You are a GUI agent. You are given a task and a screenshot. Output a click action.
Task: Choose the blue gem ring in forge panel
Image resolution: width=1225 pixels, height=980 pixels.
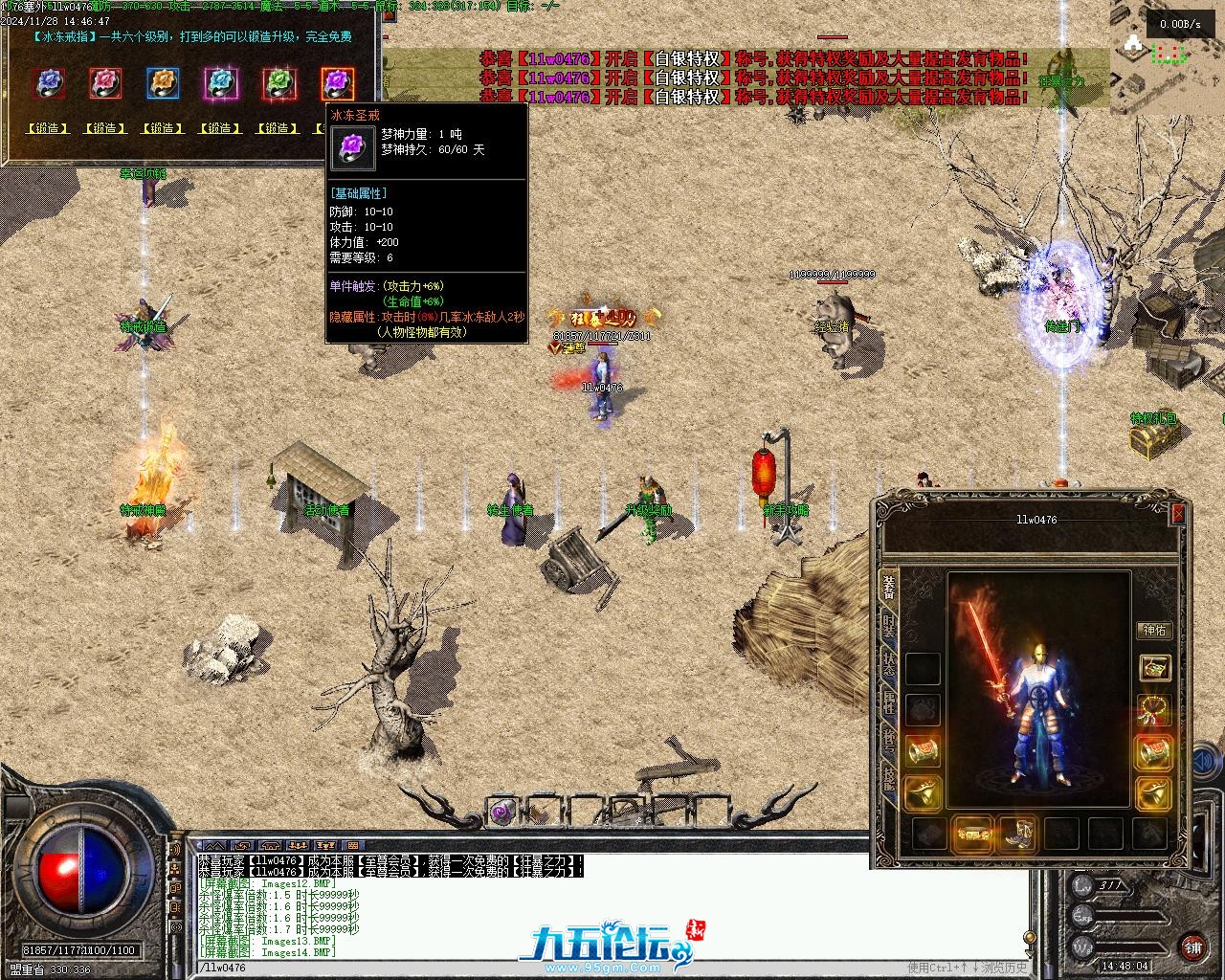(x=49, y=83)
